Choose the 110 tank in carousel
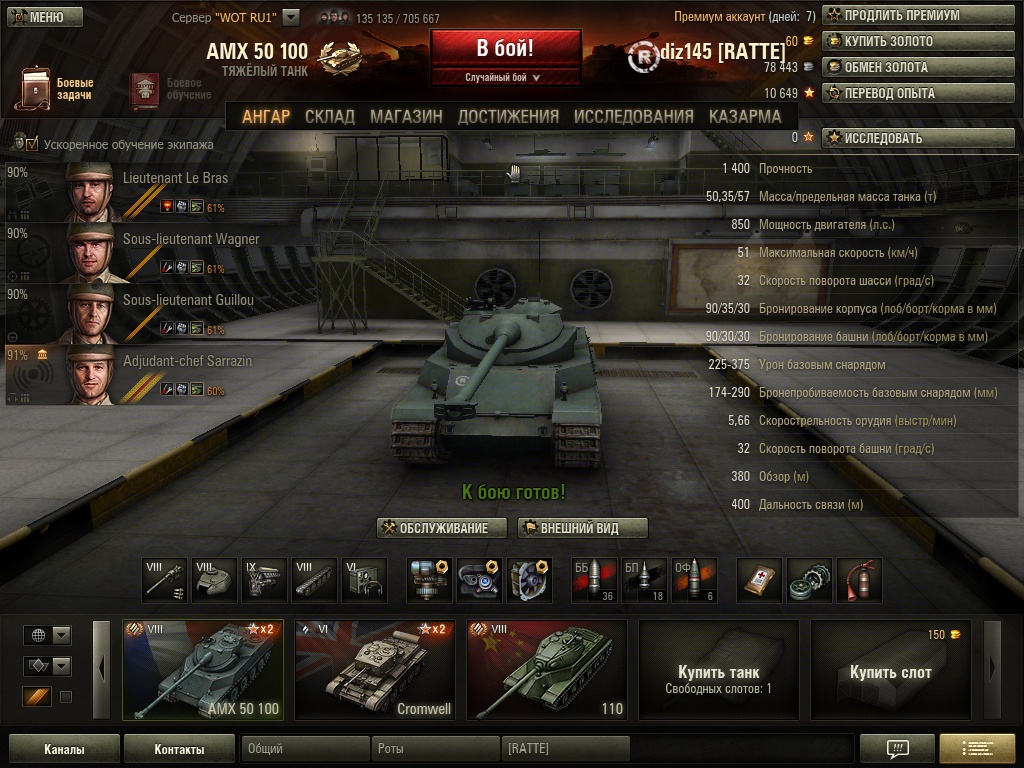Image resolution: width=1024 pixels, height=768 pixels. click(x=547, y=670)
